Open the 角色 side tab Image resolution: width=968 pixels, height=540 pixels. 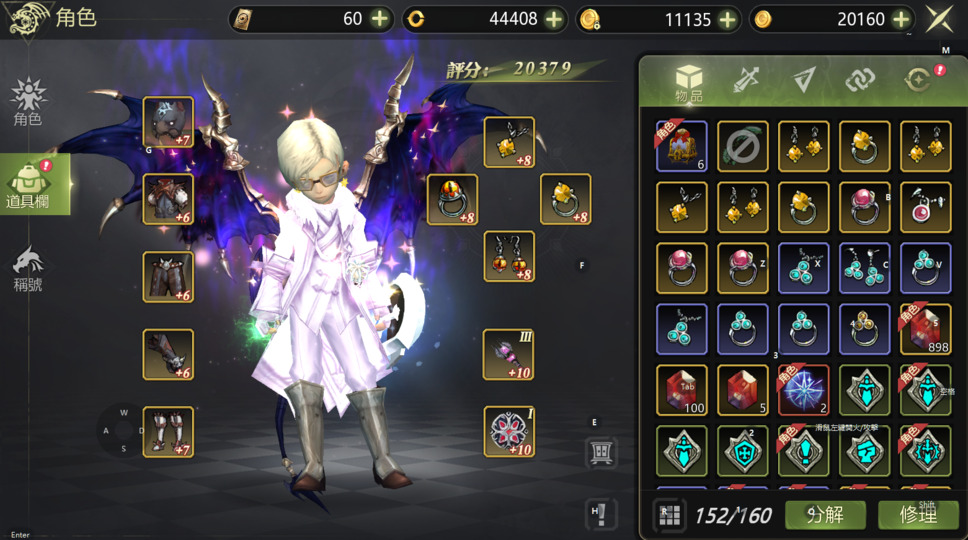click(28, 103)
